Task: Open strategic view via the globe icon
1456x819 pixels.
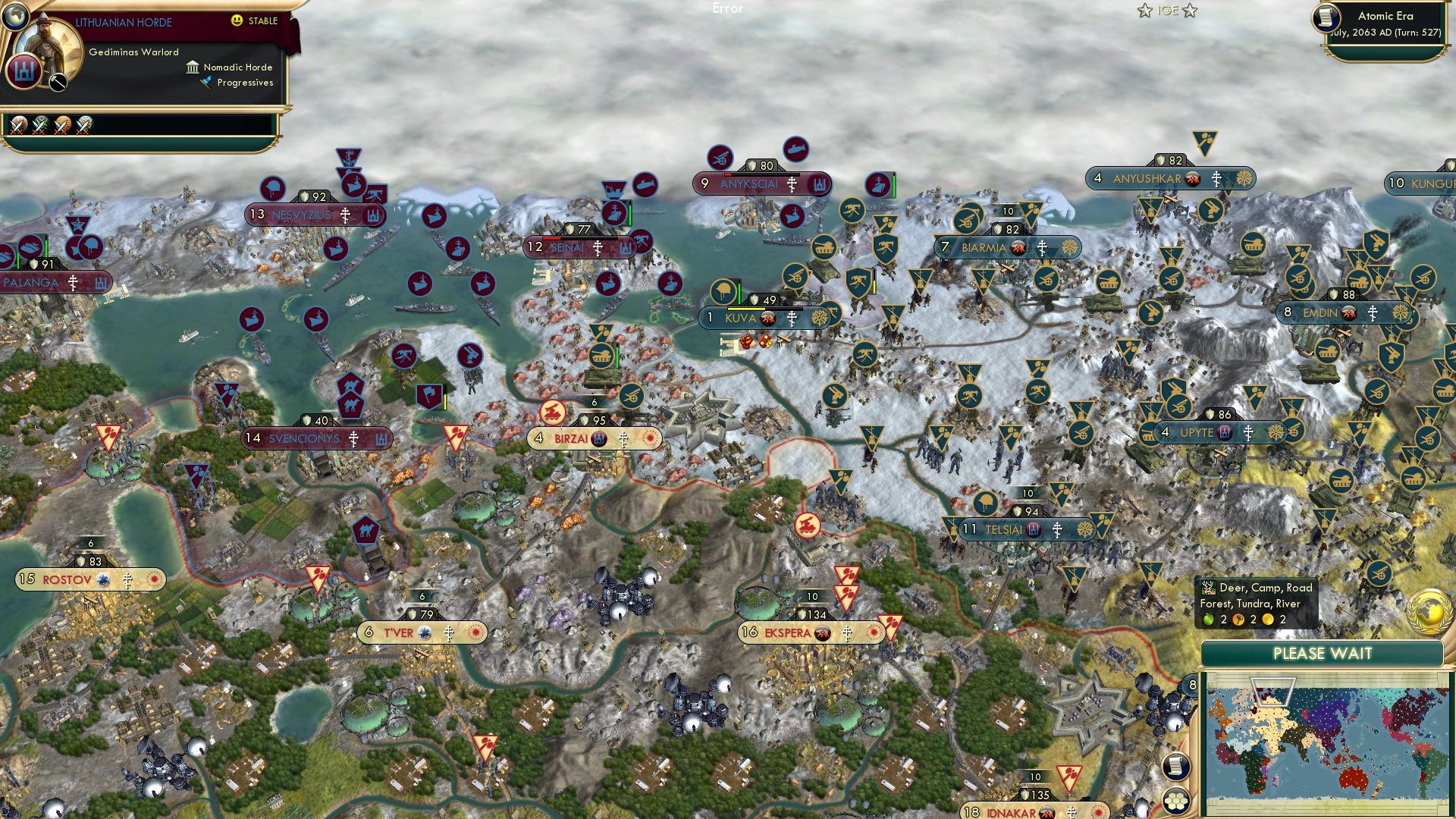Action: tap(16, 17)
